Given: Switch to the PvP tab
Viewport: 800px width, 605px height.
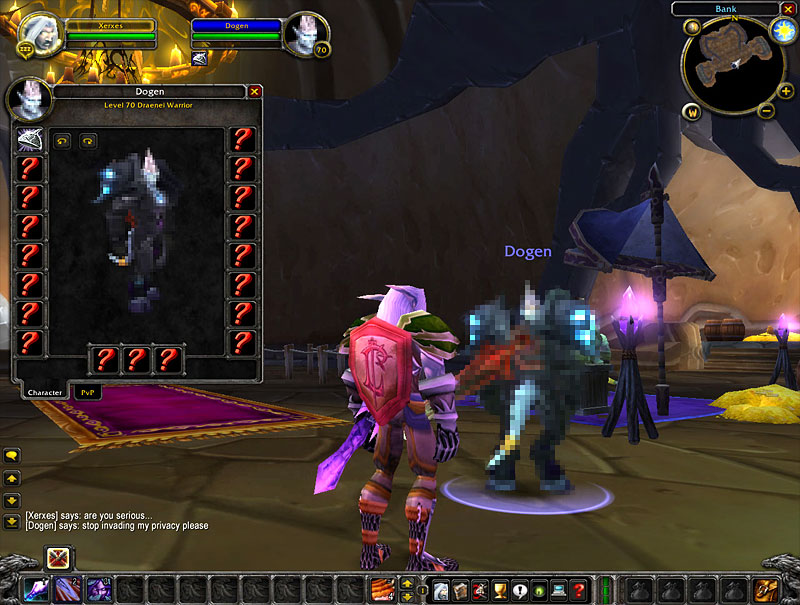Looking at the screenshot, I should pos(84,393).
